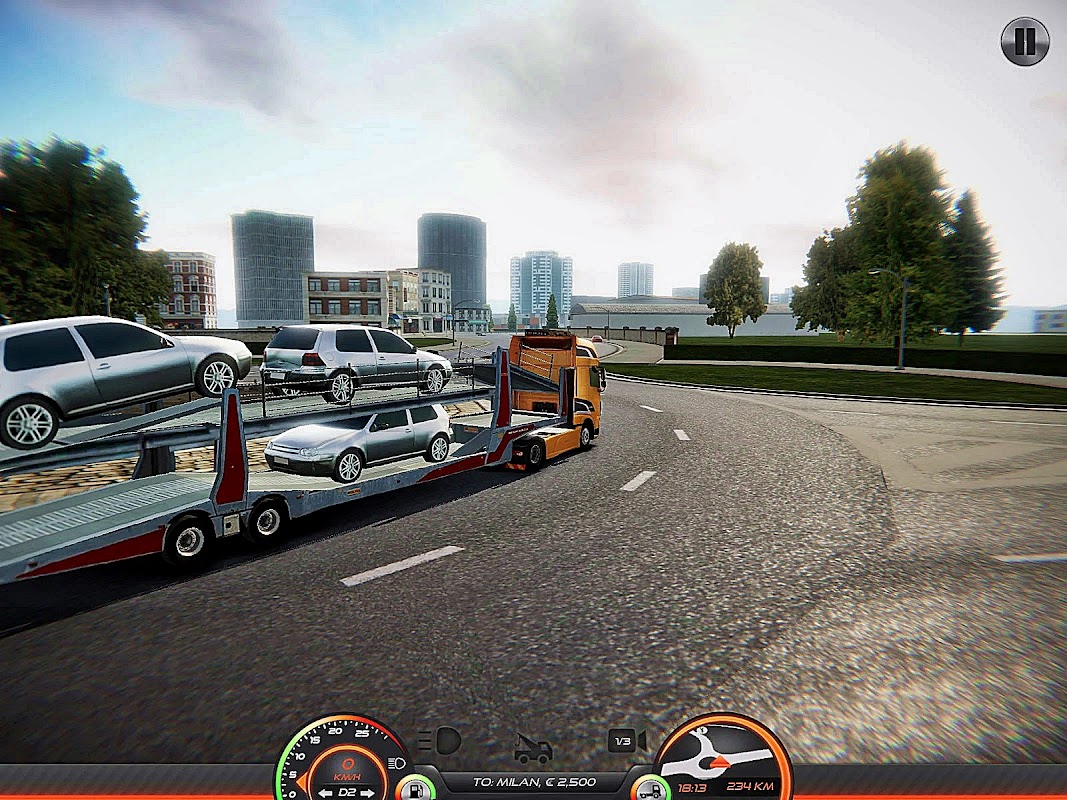
Task: Tap the tow truck assistance icon
Action: click(533, 749)
